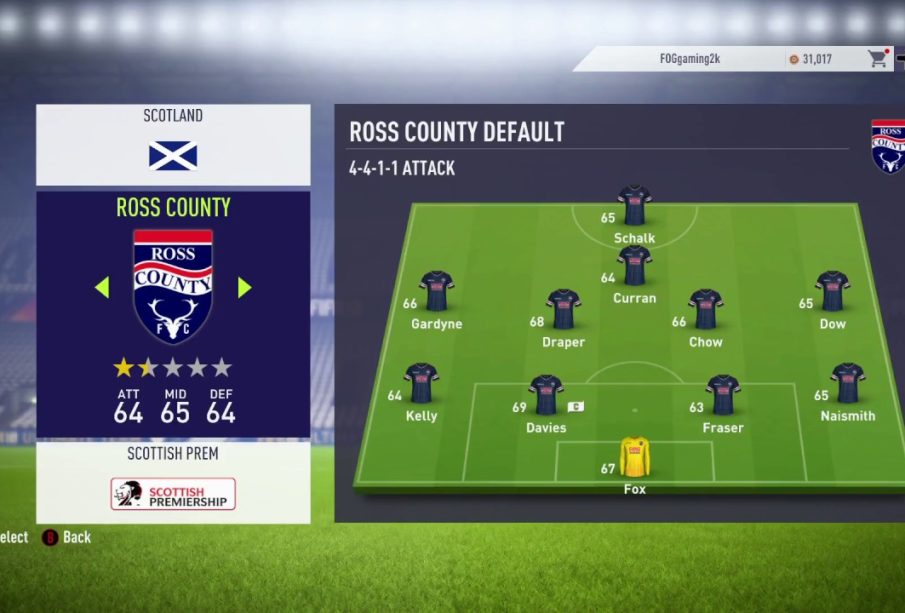The image size is (905, 613).
Task: Pick left midfielder Gardyne
Action: tap(437, 291)
